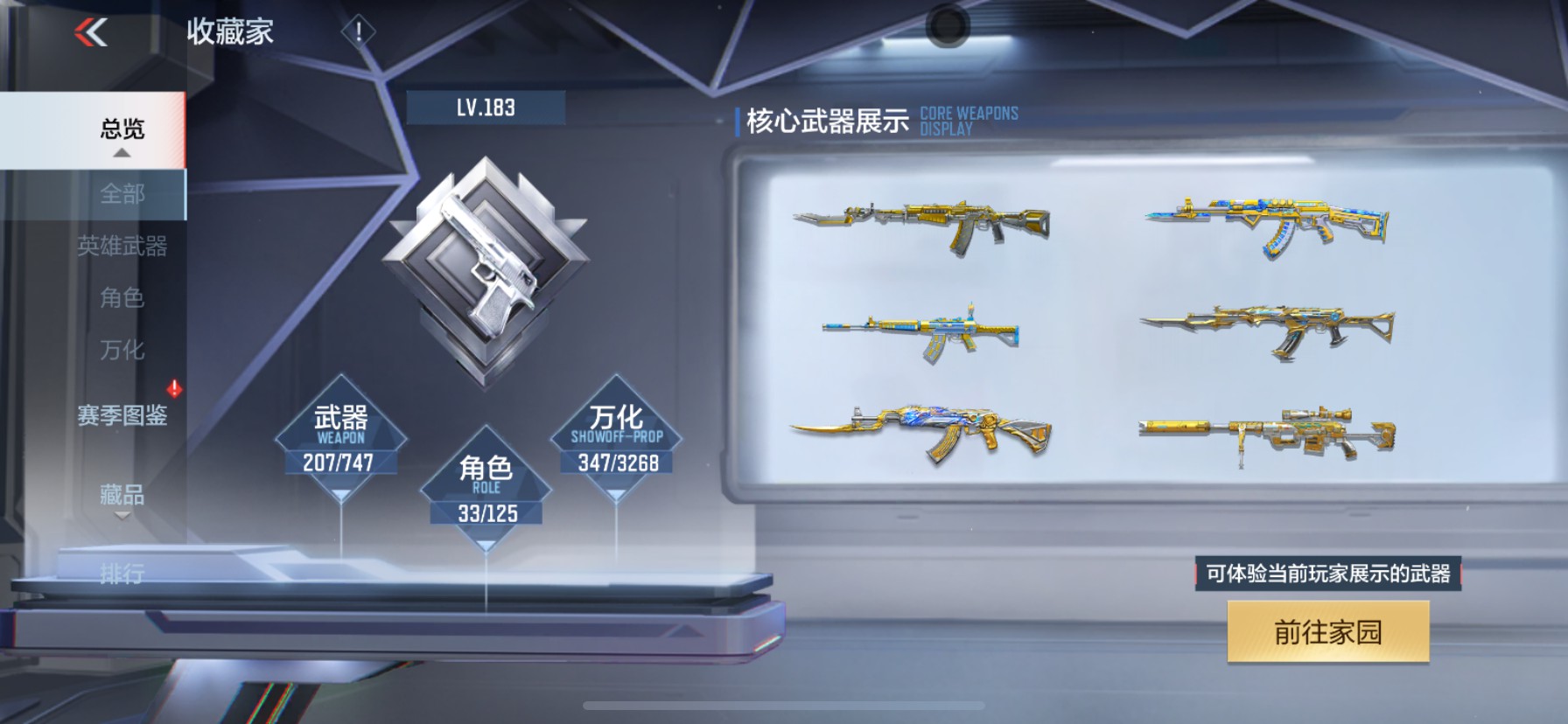Select 万化 in the sidebar

click(122, 351)
